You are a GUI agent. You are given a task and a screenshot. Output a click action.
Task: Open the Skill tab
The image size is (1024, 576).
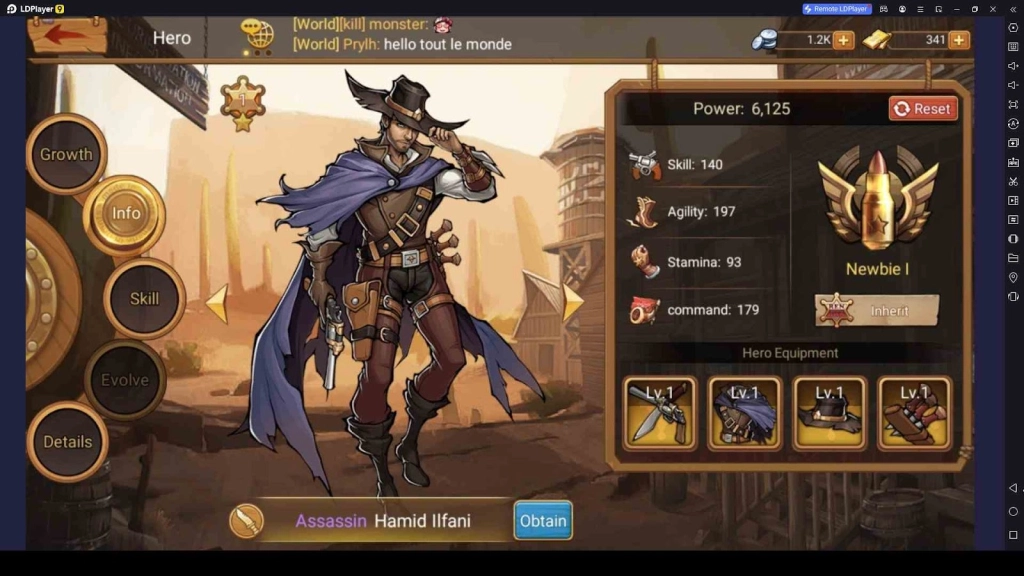(x=144, y=298)
